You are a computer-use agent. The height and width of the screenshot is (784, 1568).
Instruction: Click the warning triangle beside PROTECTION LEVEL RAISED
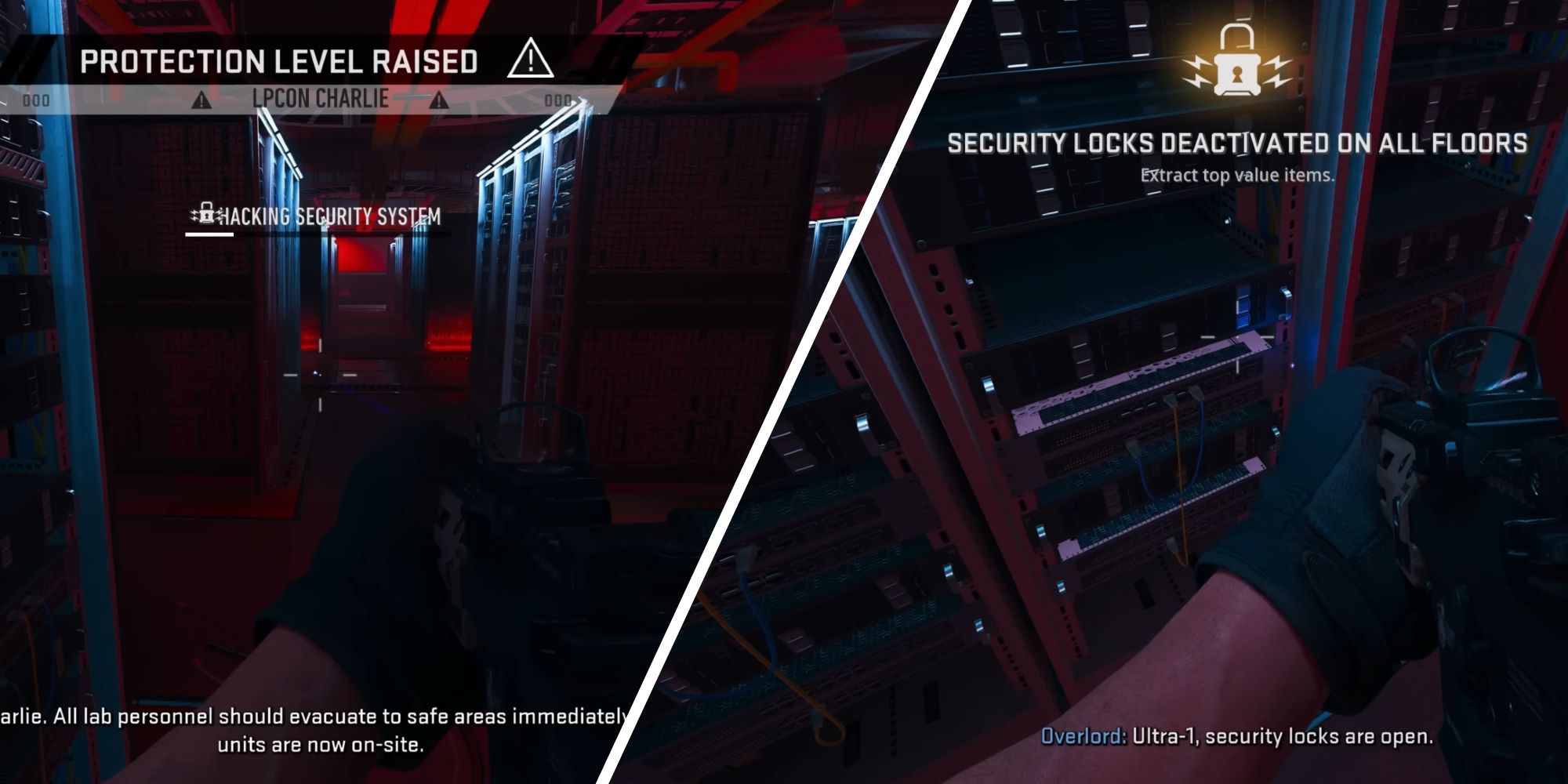coord(531,60)
